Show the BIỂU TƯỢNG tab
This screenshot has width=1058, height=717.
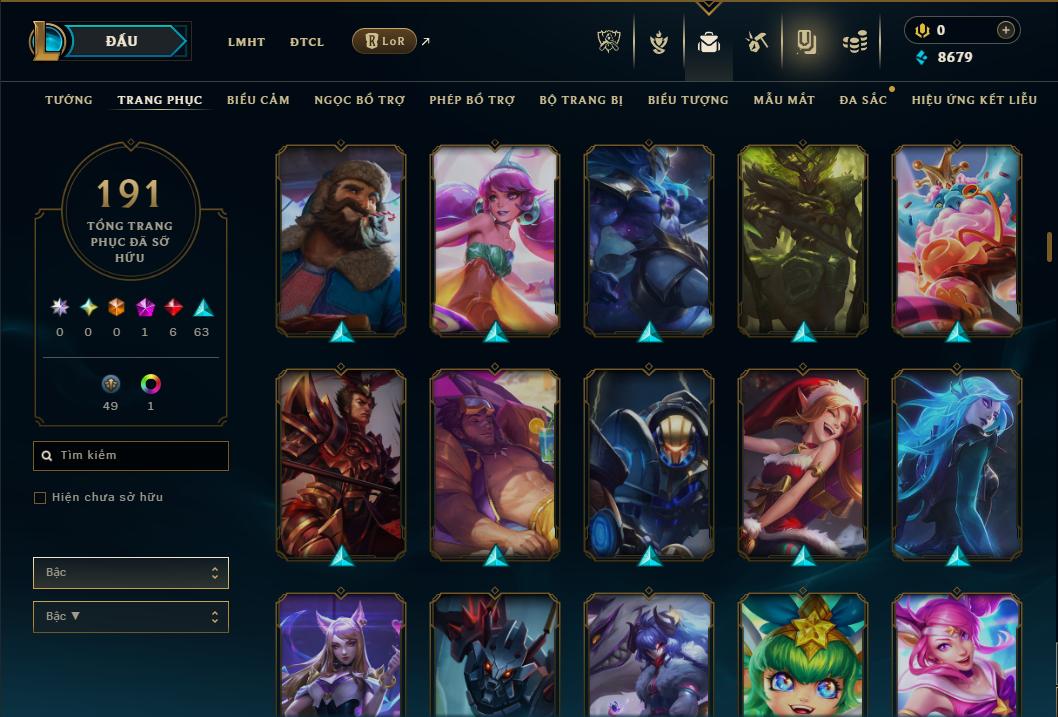[687, 100]
